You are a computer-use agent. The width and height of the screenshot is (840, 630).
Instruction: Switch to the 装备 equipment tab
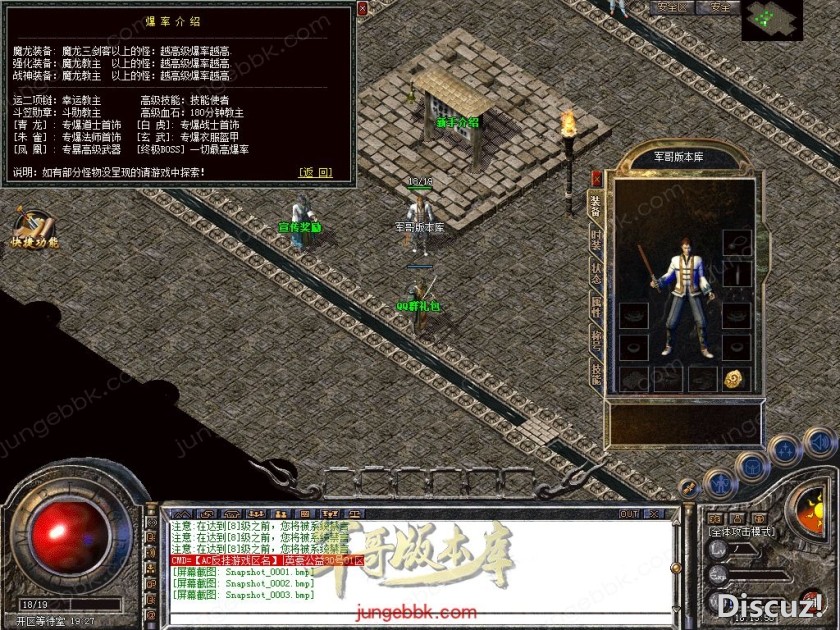pyautogui.click(x=595, y=203)
